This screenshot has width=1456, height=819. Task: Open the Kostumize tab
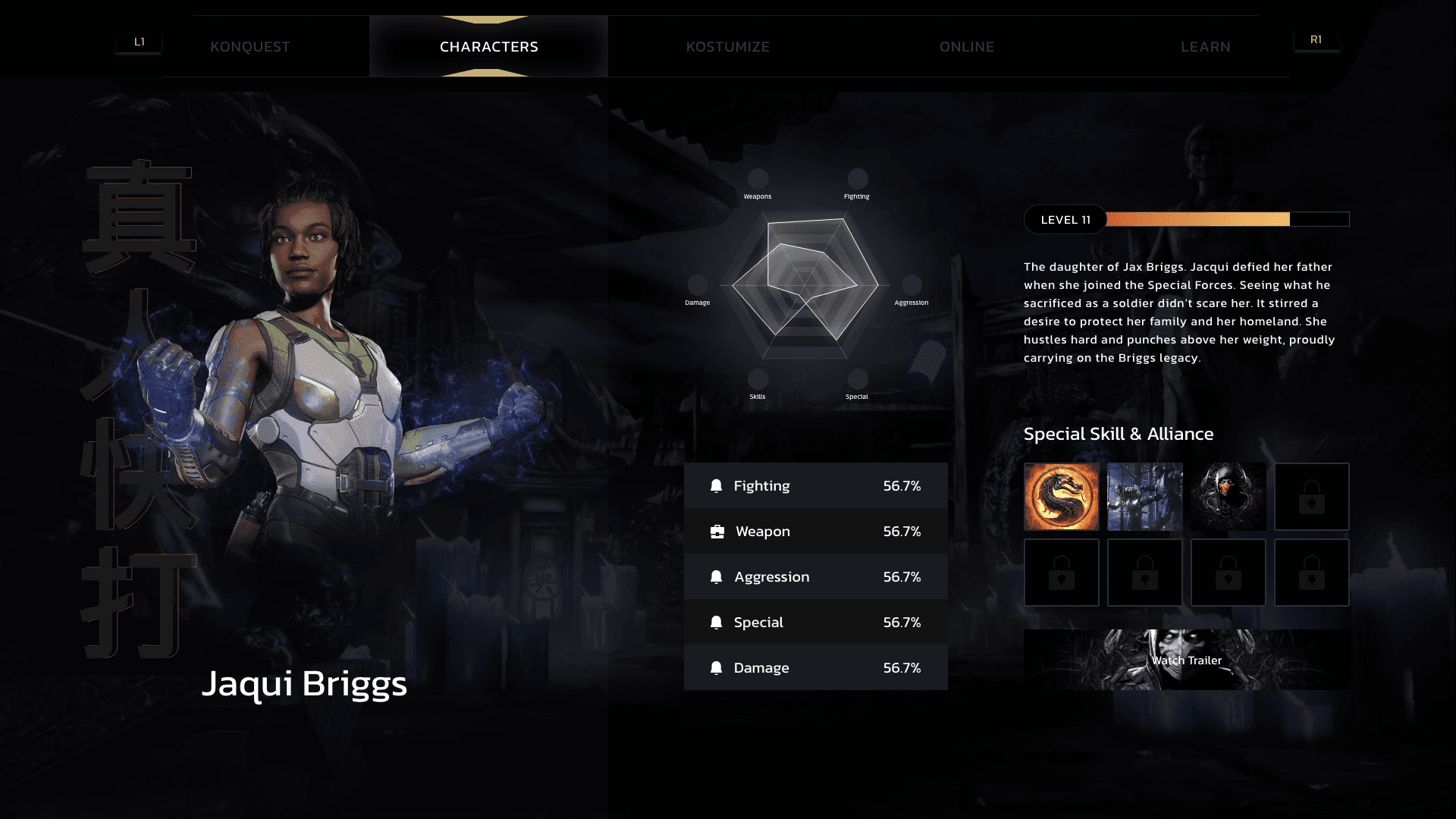728,47
